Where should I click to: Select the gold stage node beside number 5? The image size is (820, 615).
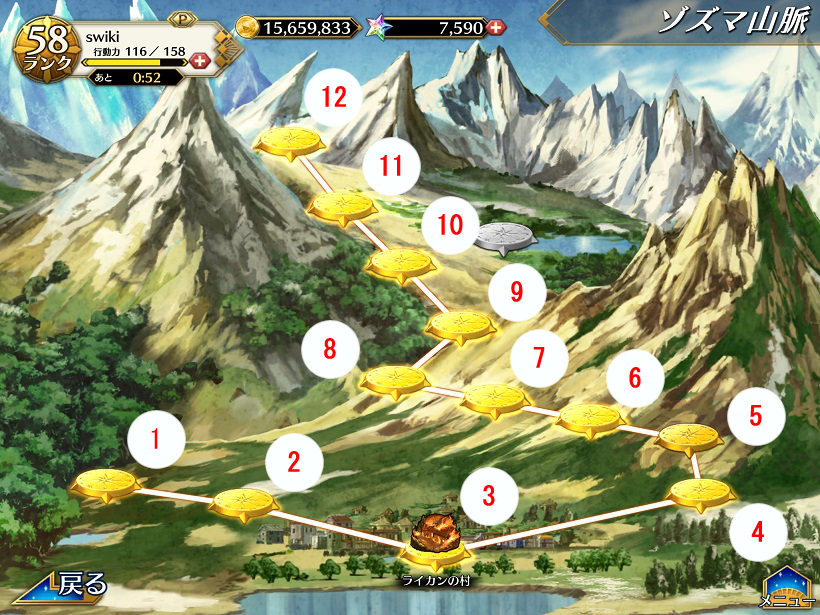pos(691,437)
